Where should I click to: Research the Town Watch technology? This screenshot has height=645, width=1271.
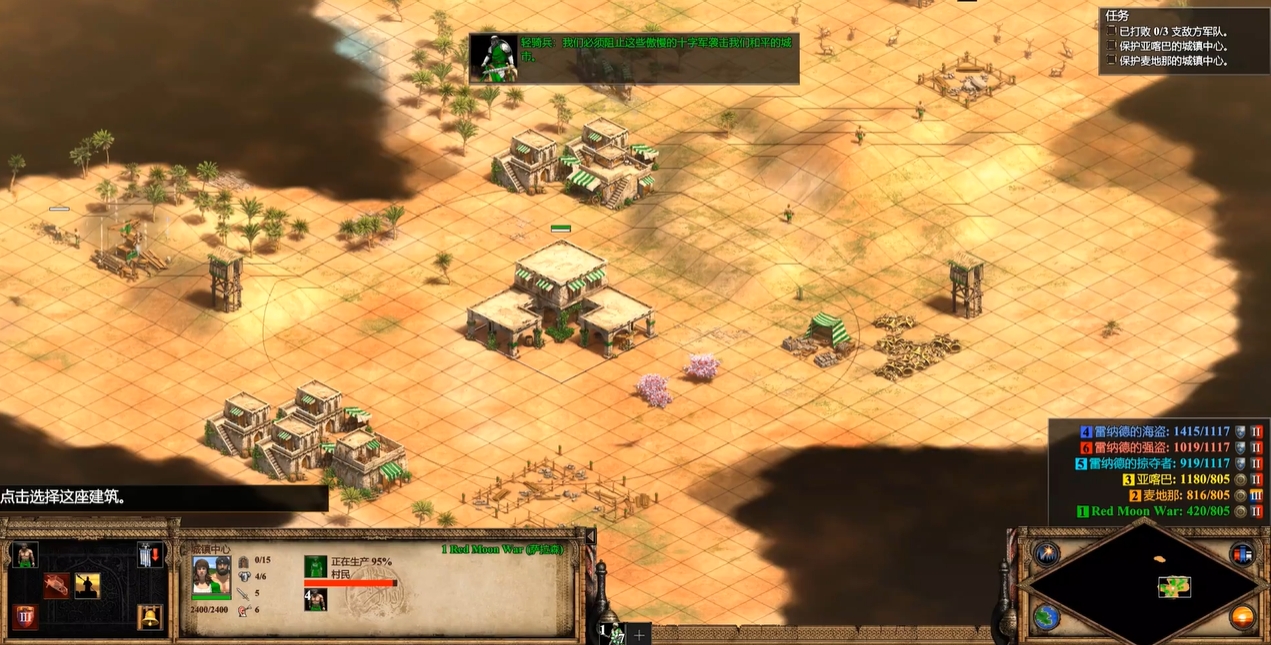pyautogui.click(x=87, y=586)
